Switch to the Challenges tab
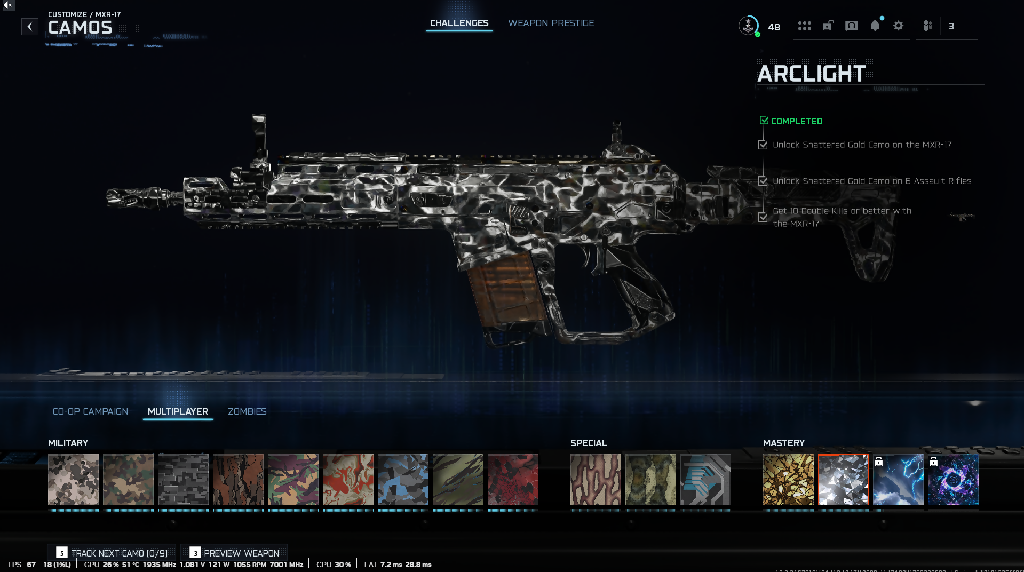The width and height of the screenshot is (1024, 572). pos(459,23)
